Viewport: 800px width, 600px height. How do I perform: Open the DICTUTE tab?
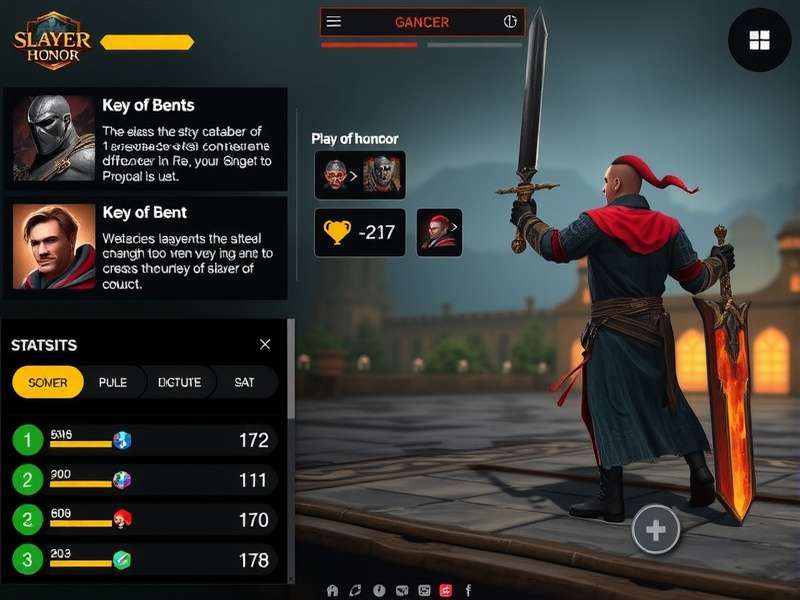pos(180,382)
